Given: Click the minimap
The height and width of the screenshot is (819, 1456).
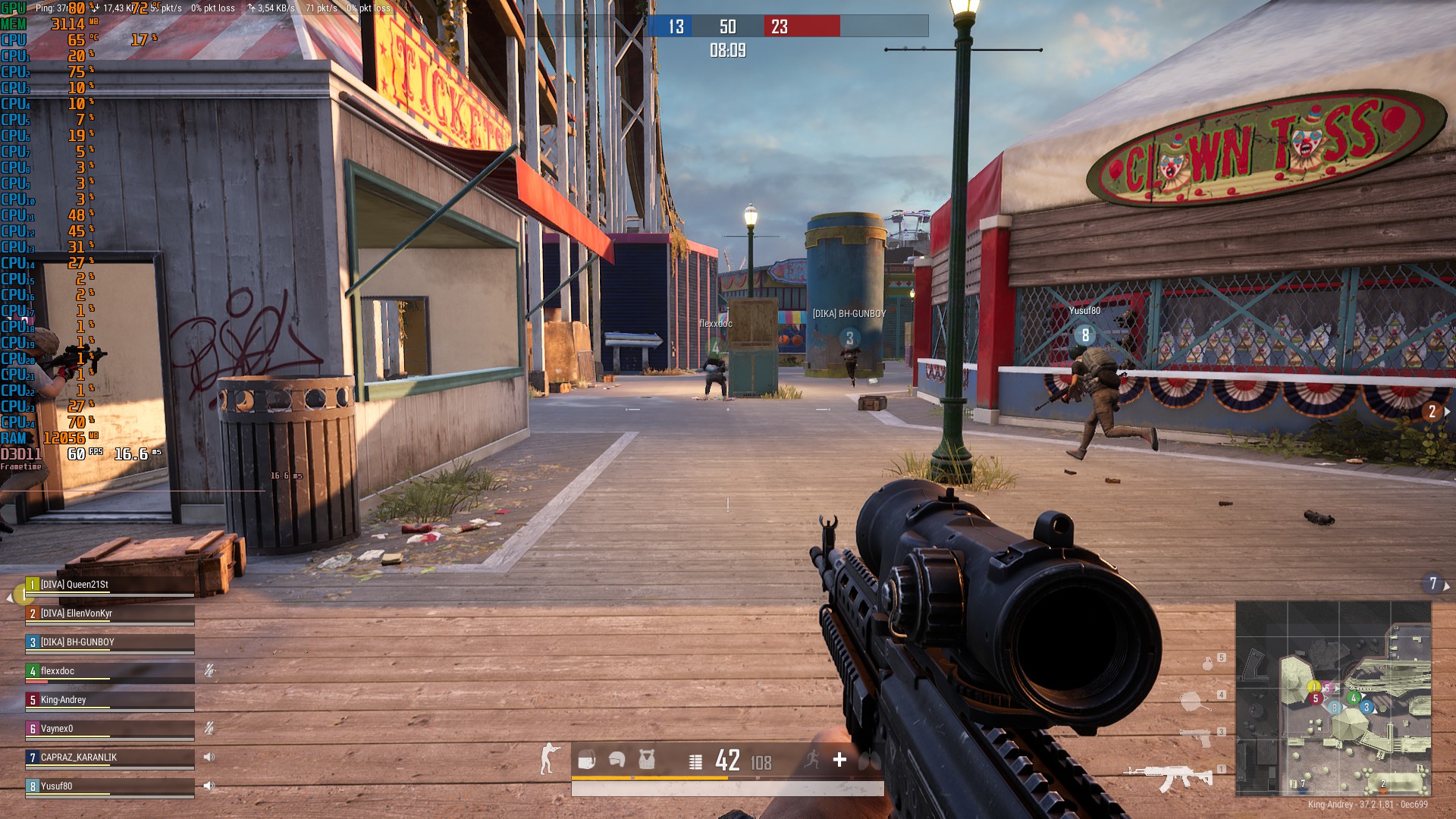Looking at the screenshot, I should click(x=1333, y=698).
